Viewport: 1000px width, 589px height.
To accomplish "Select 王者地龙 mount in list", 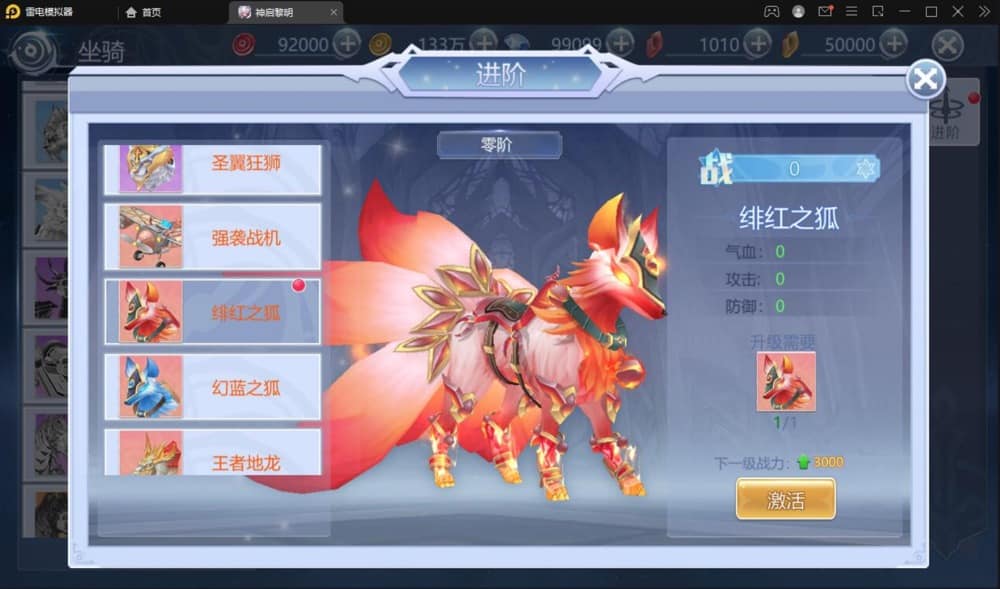I will (212, 455).
